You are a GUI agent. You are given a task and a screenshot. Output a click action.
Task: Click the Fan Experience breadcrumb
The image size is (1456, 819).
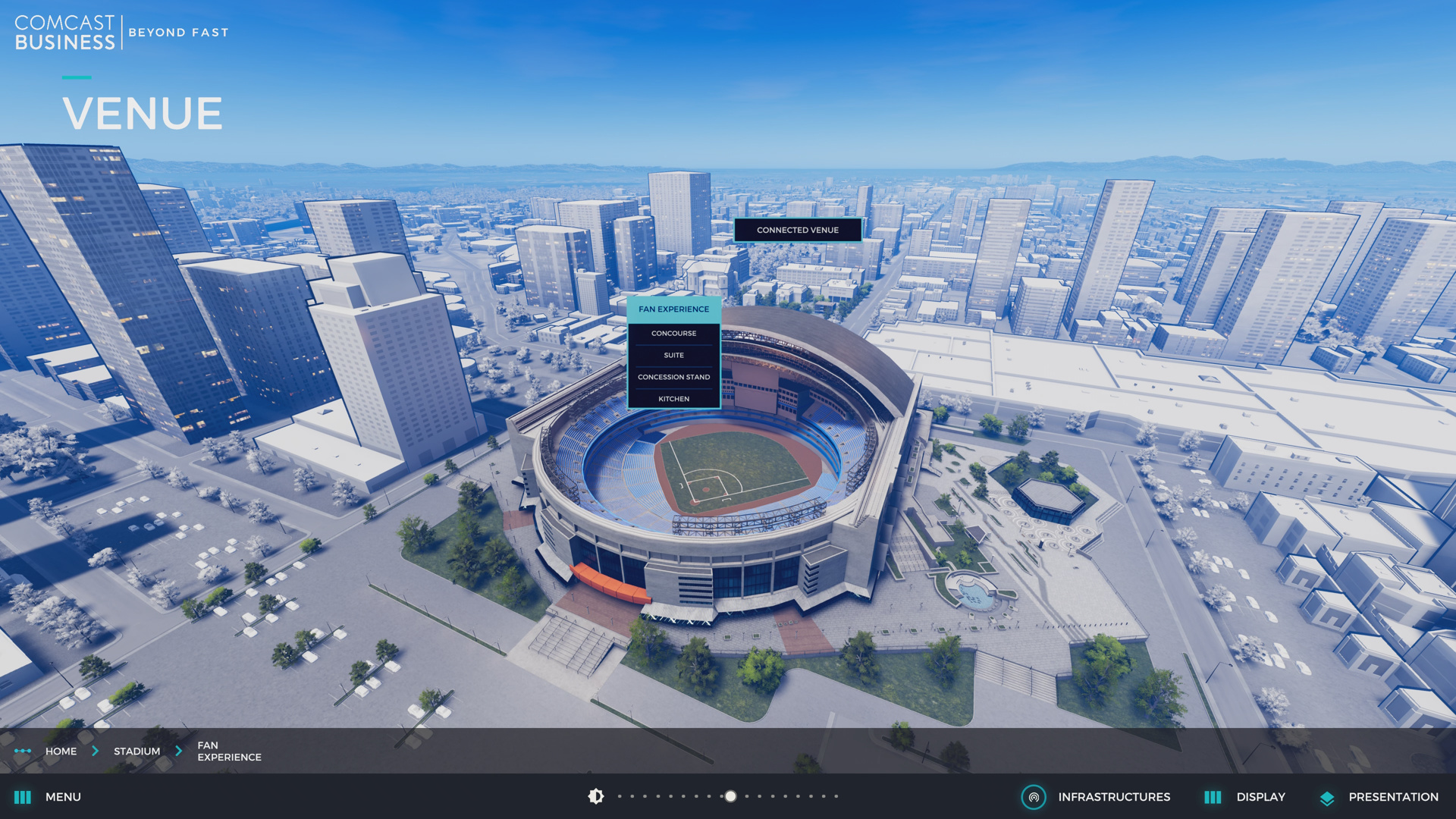click(229, 752)
